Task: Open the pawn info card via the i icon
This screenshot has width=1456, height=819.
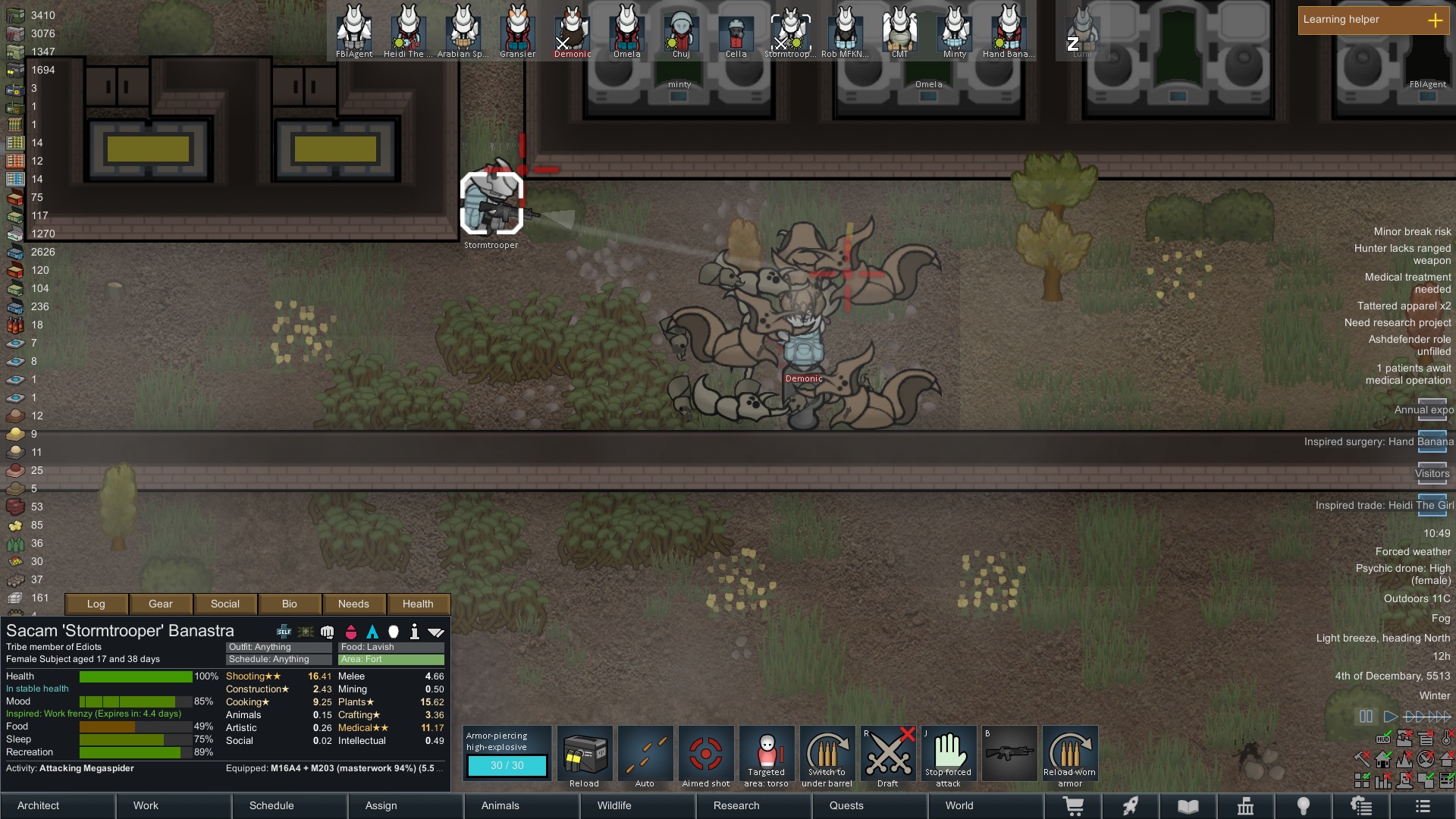Action: [x=415, y=631]
